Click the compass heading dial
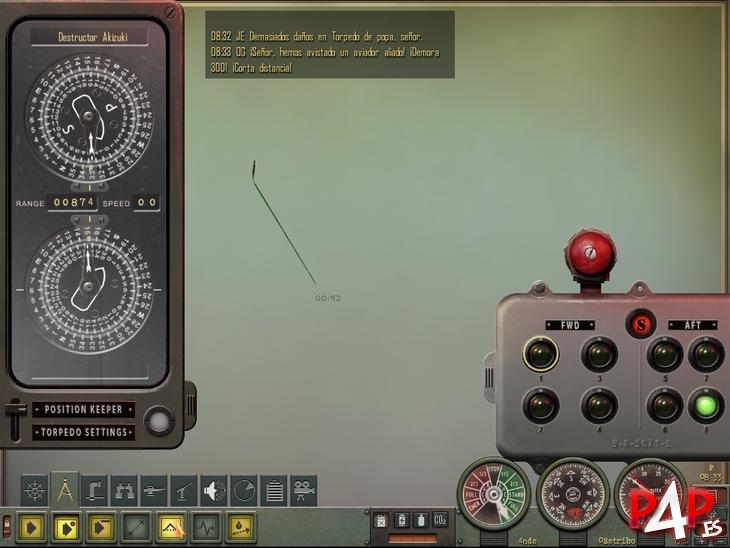 [572, 495]
